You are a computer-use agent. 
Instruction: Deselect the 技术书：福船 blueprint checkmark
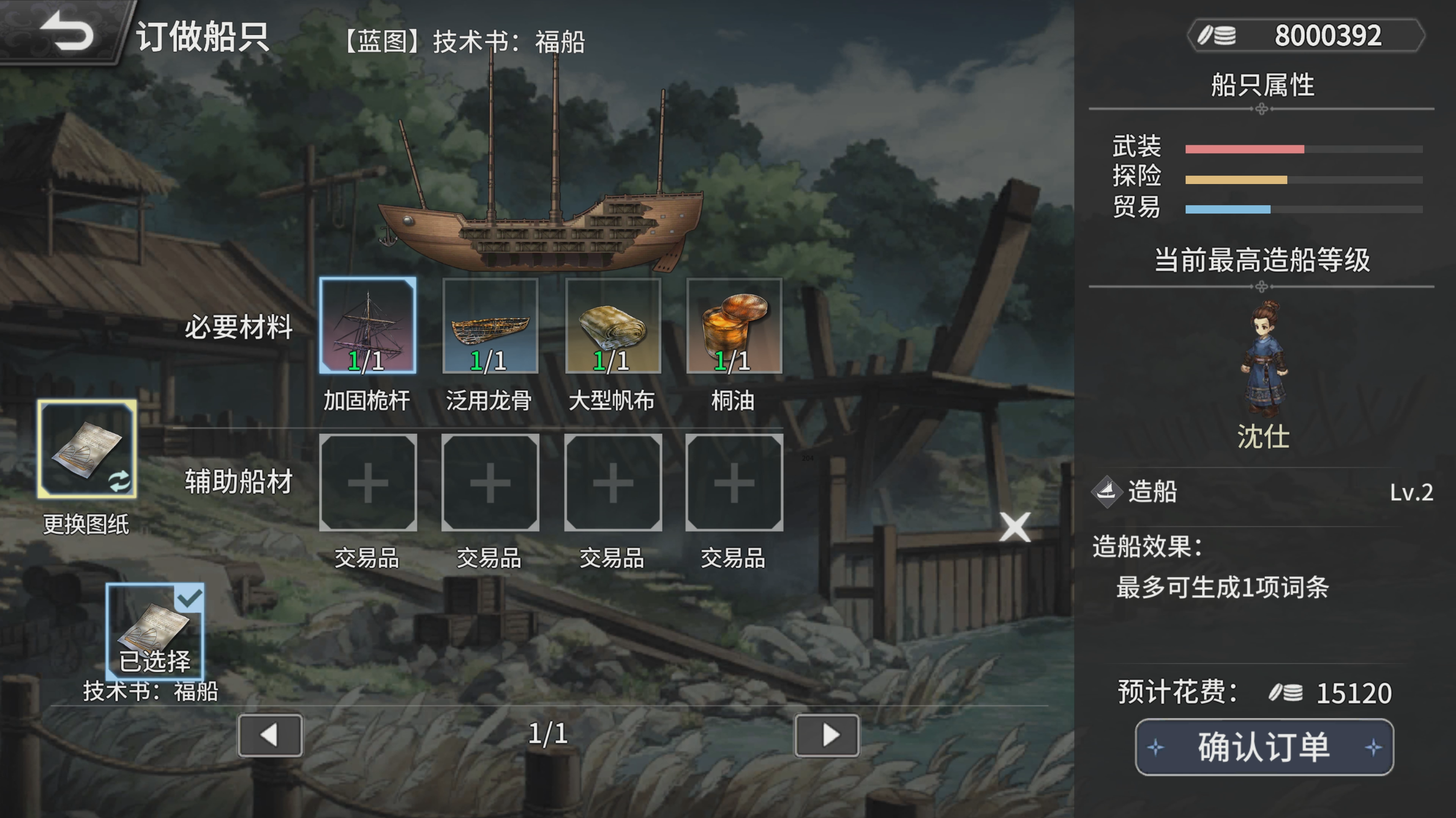[191, 595]
